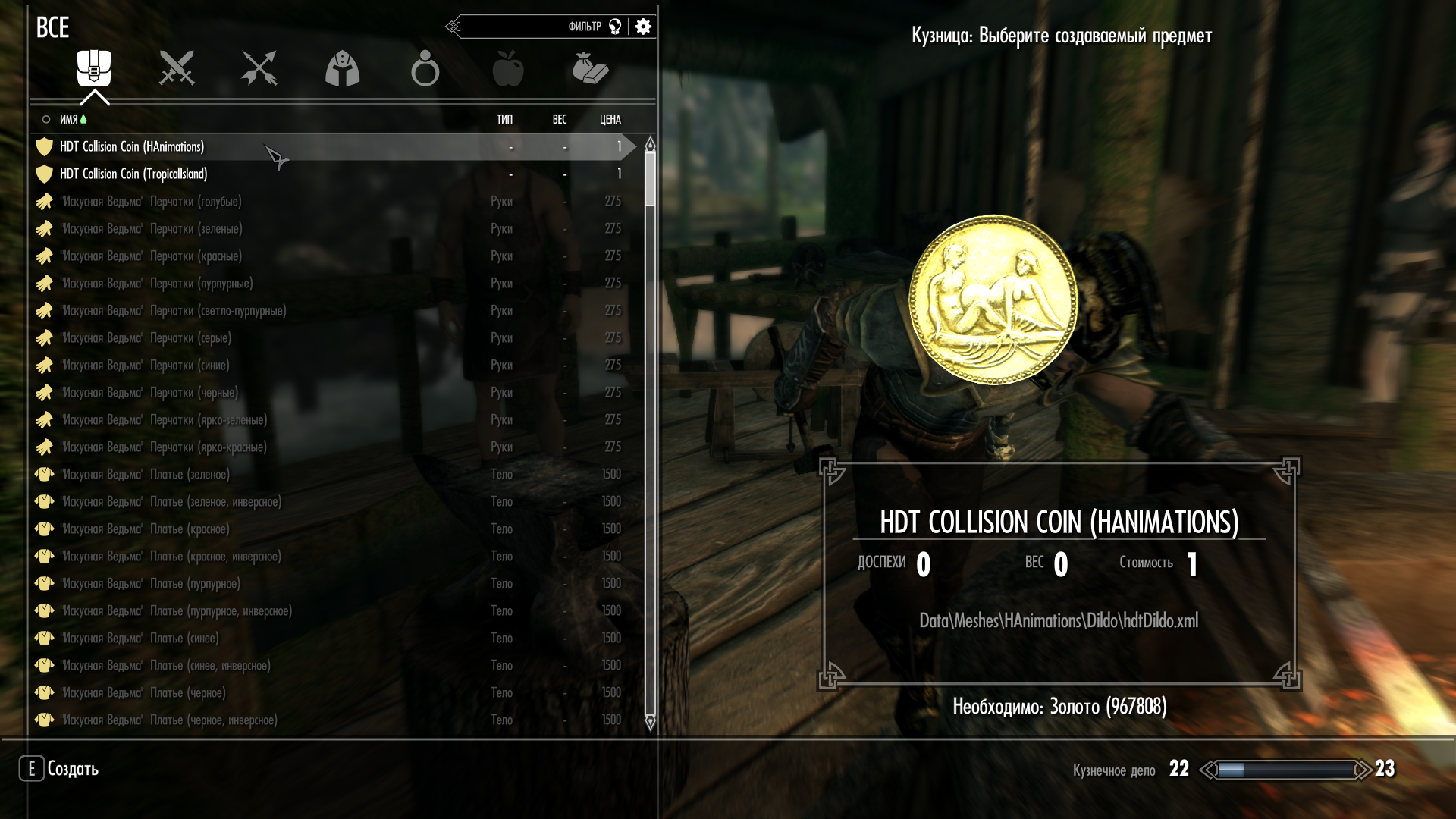Image resolution: width=1456 pixels, height=819 pixels.
Task: Sort items by price column
Action: pyautogui.click(x=610, y=119)
